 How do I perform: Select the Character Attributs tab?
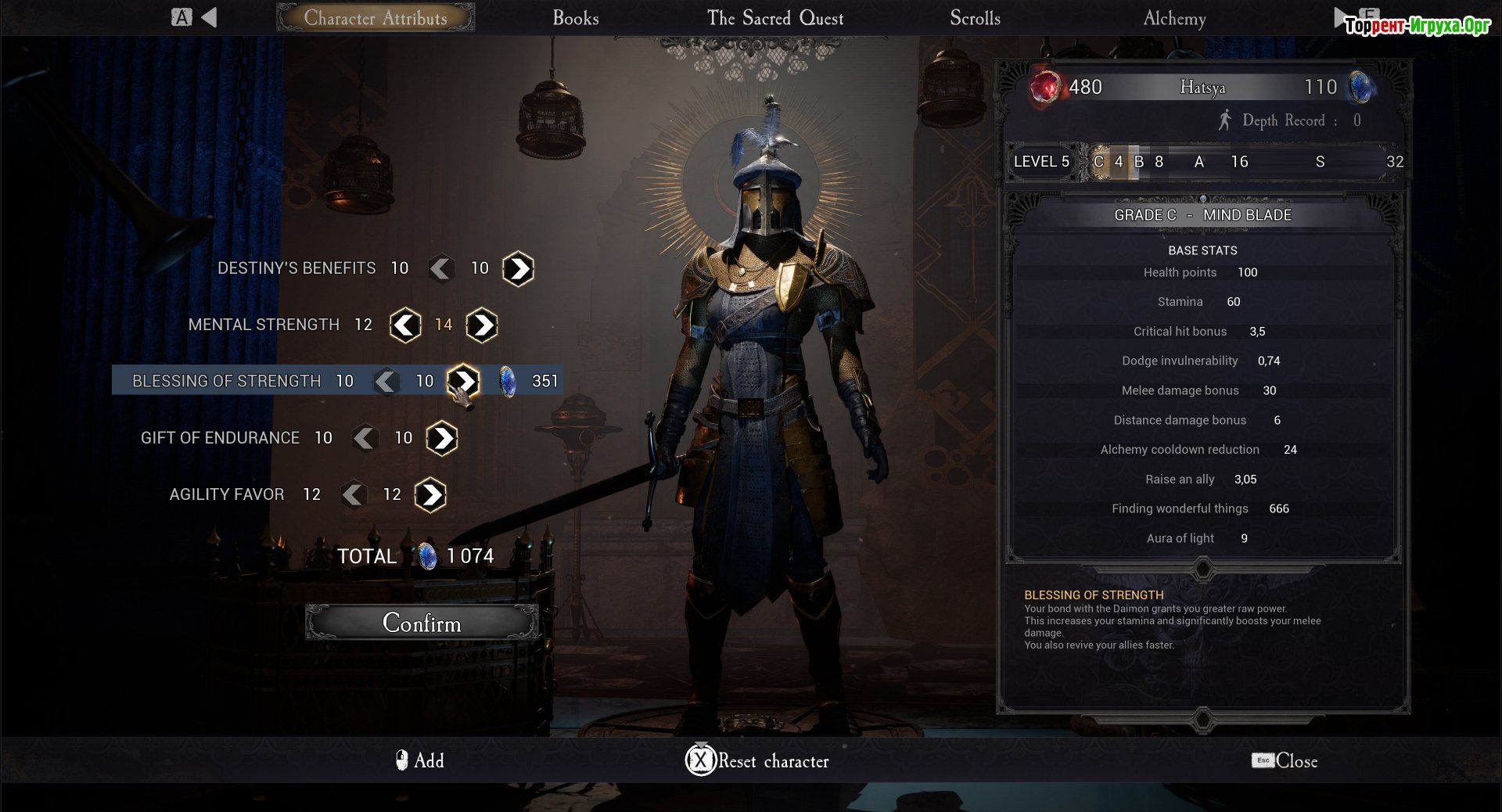point(375,18)
